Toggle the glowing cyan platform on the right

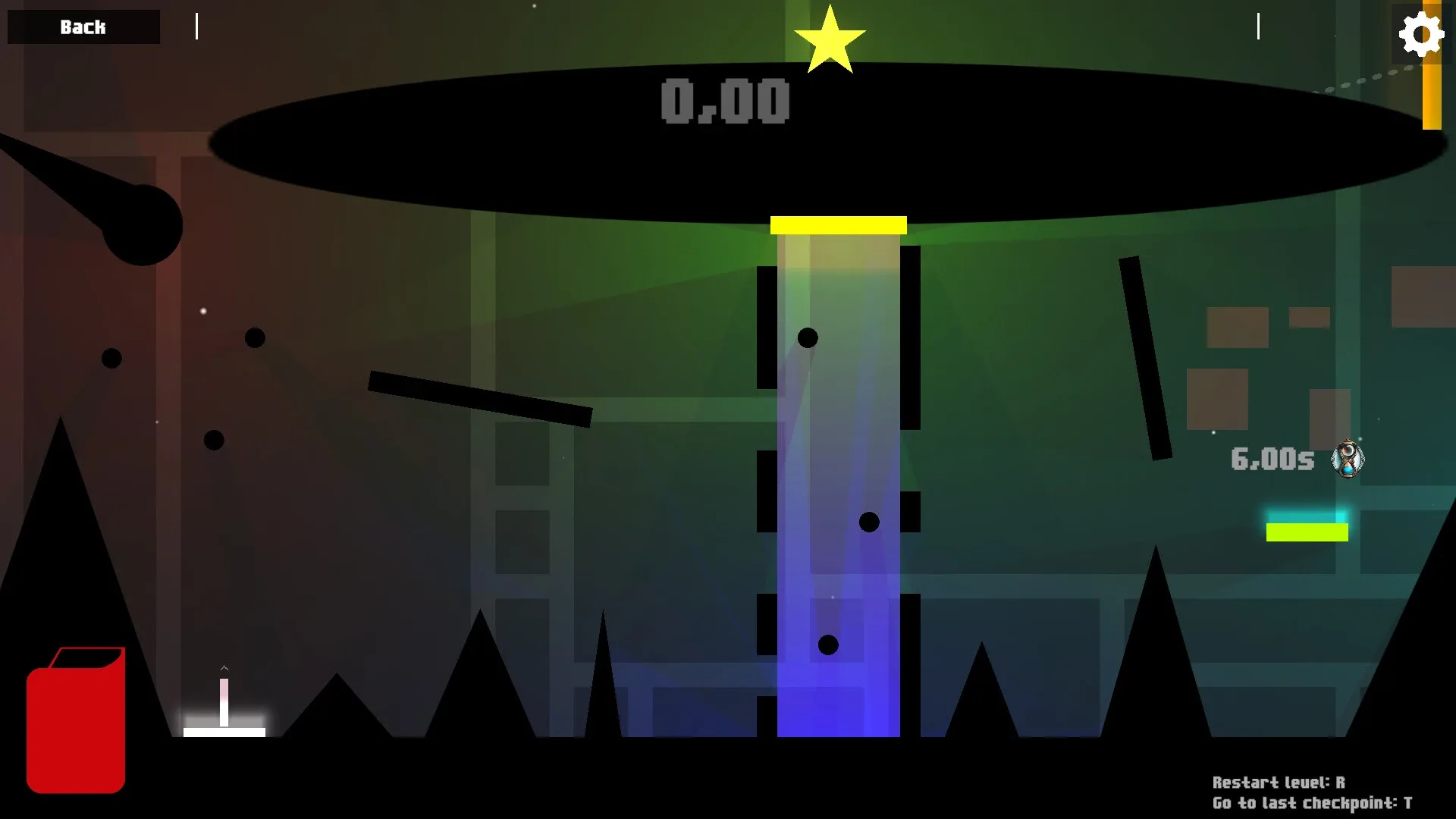point(1307,533)
